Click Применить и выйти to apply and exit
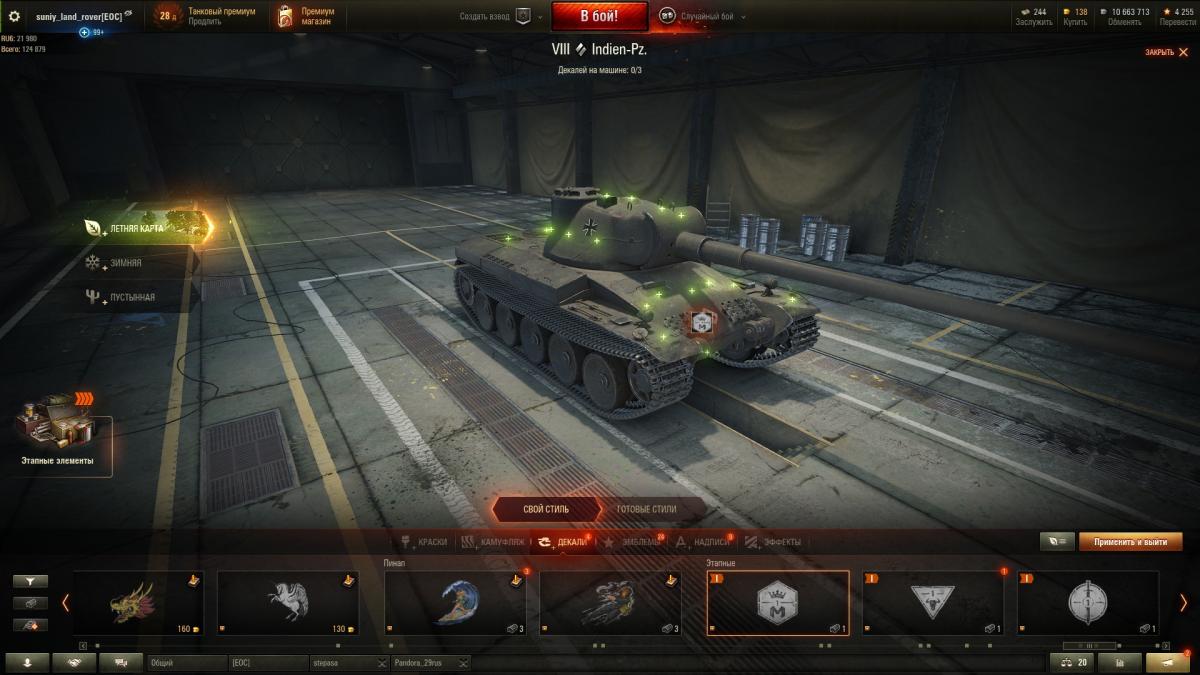Image resolution: width=1200 pixels, height=675 pixels. point(1130,542)
